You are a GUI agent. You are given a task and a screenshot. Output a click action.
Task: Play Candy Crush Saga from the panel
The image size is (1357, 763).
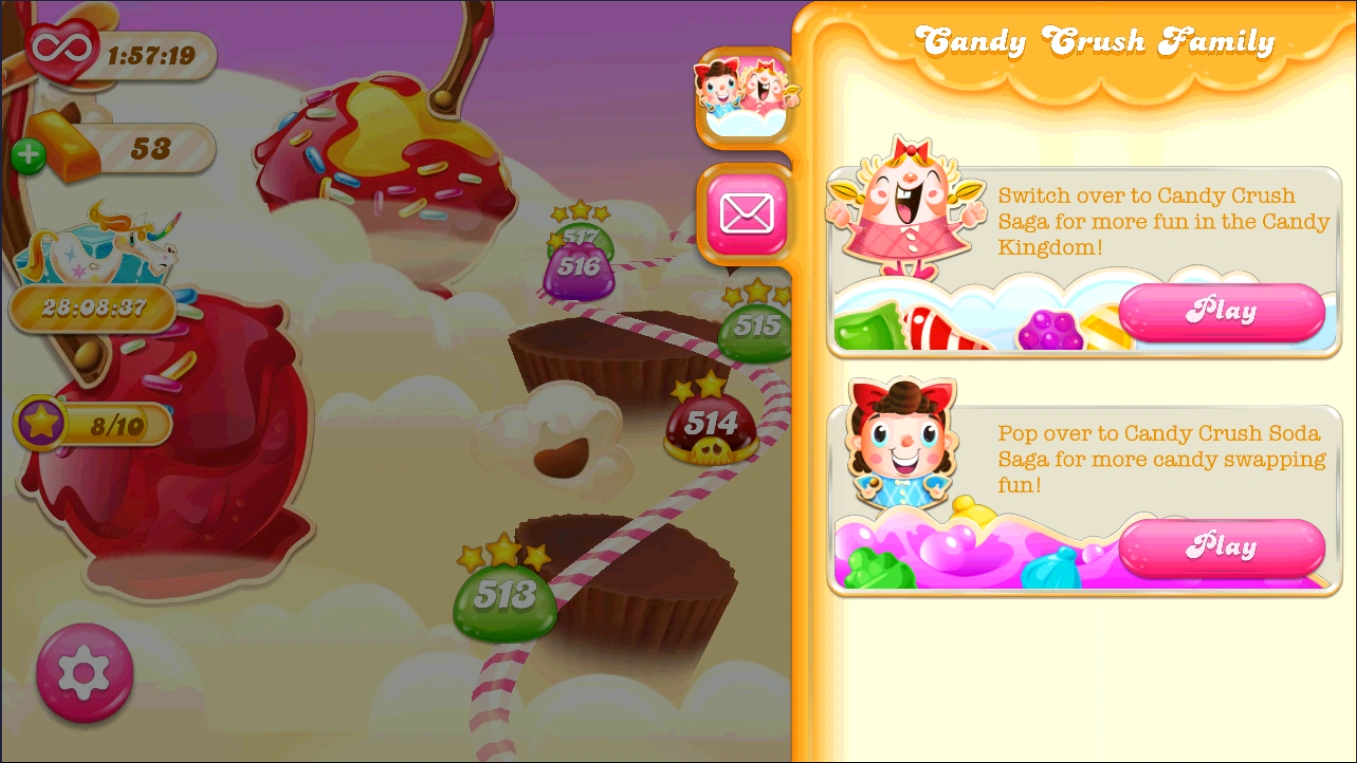pyautogui.click(x=1222, y=311)
